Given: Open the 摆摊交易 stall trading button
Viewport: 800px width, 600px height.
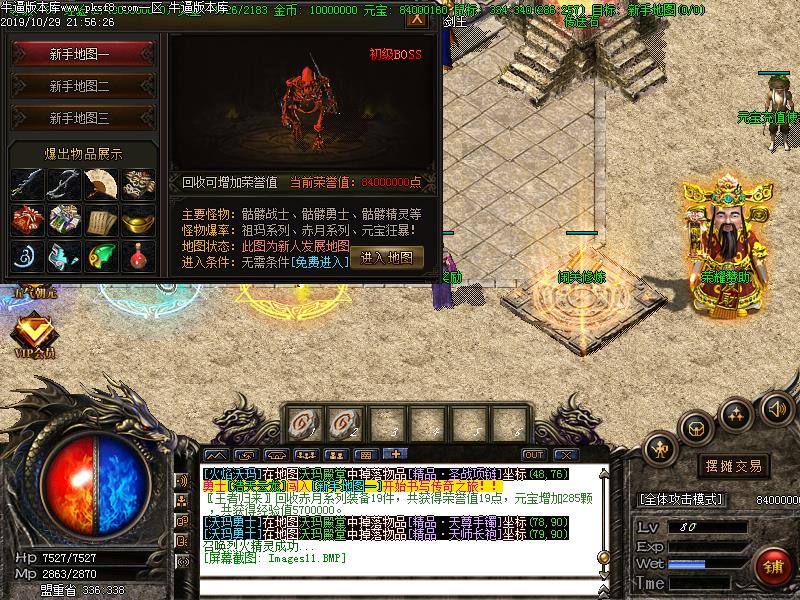Looking at the screenshot, I should click(734, 466).
